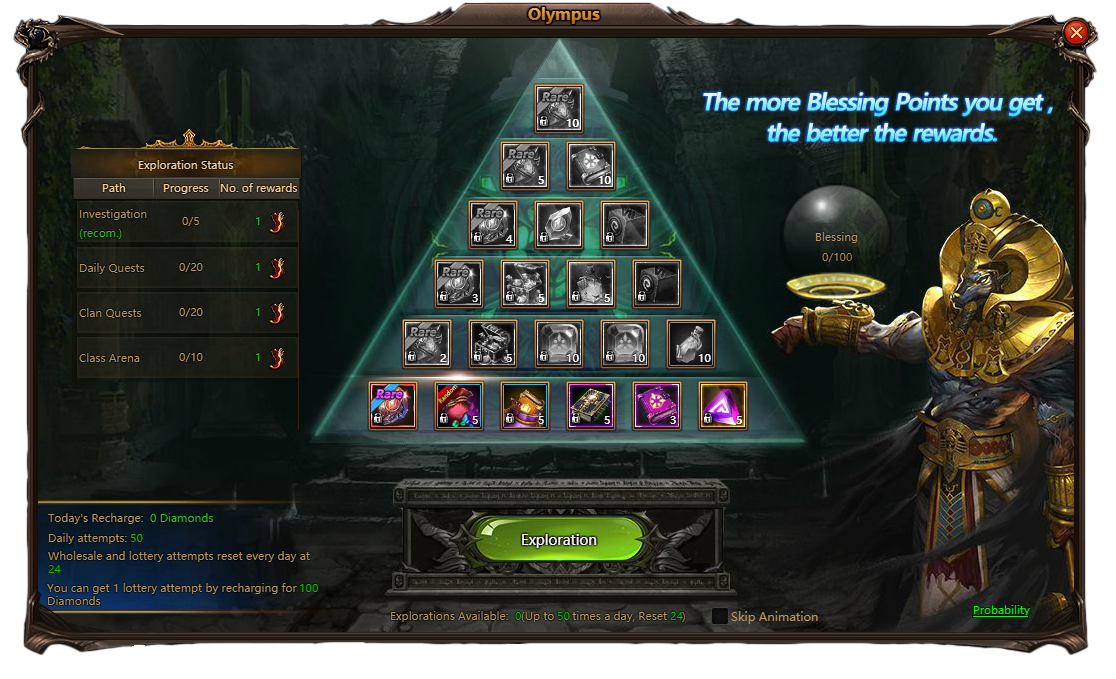Screen dimensions: 1116x679
Task: Select the red Random gift bag reward
Action: tap(459, 405)
